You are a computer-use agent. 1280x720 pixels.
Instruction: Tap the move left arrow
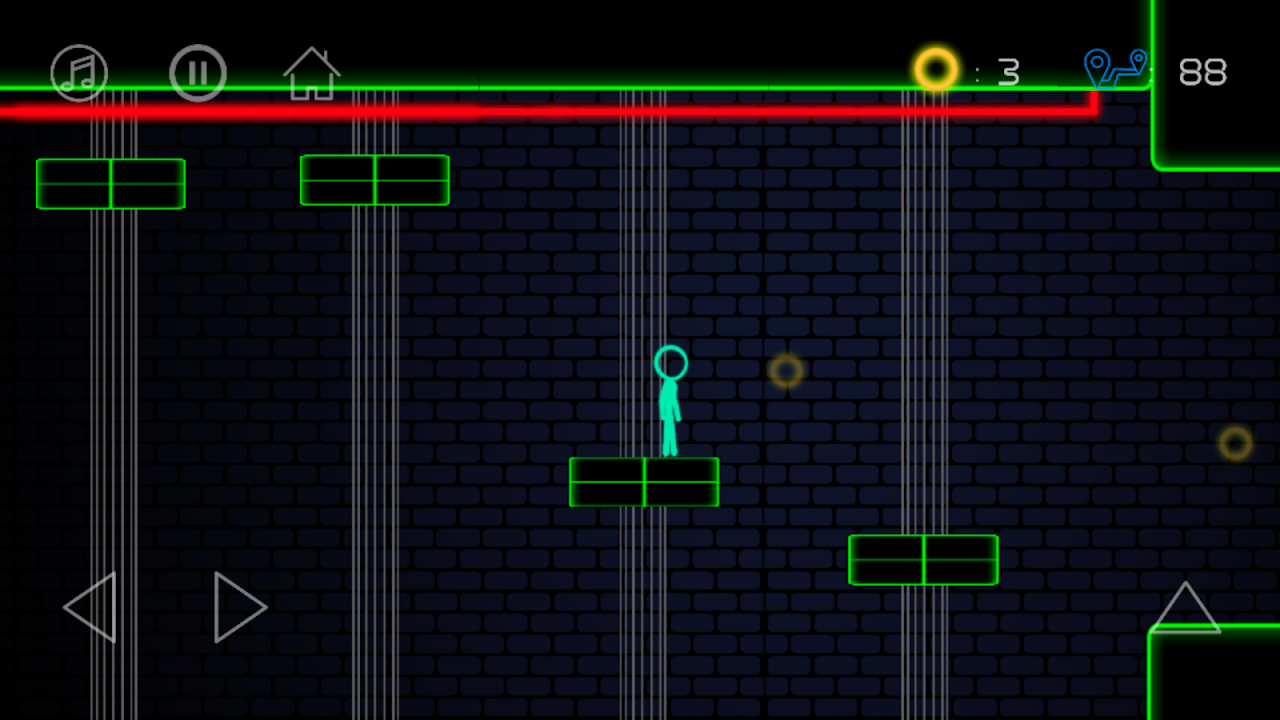pyautogui.click(x=93, y=607)
